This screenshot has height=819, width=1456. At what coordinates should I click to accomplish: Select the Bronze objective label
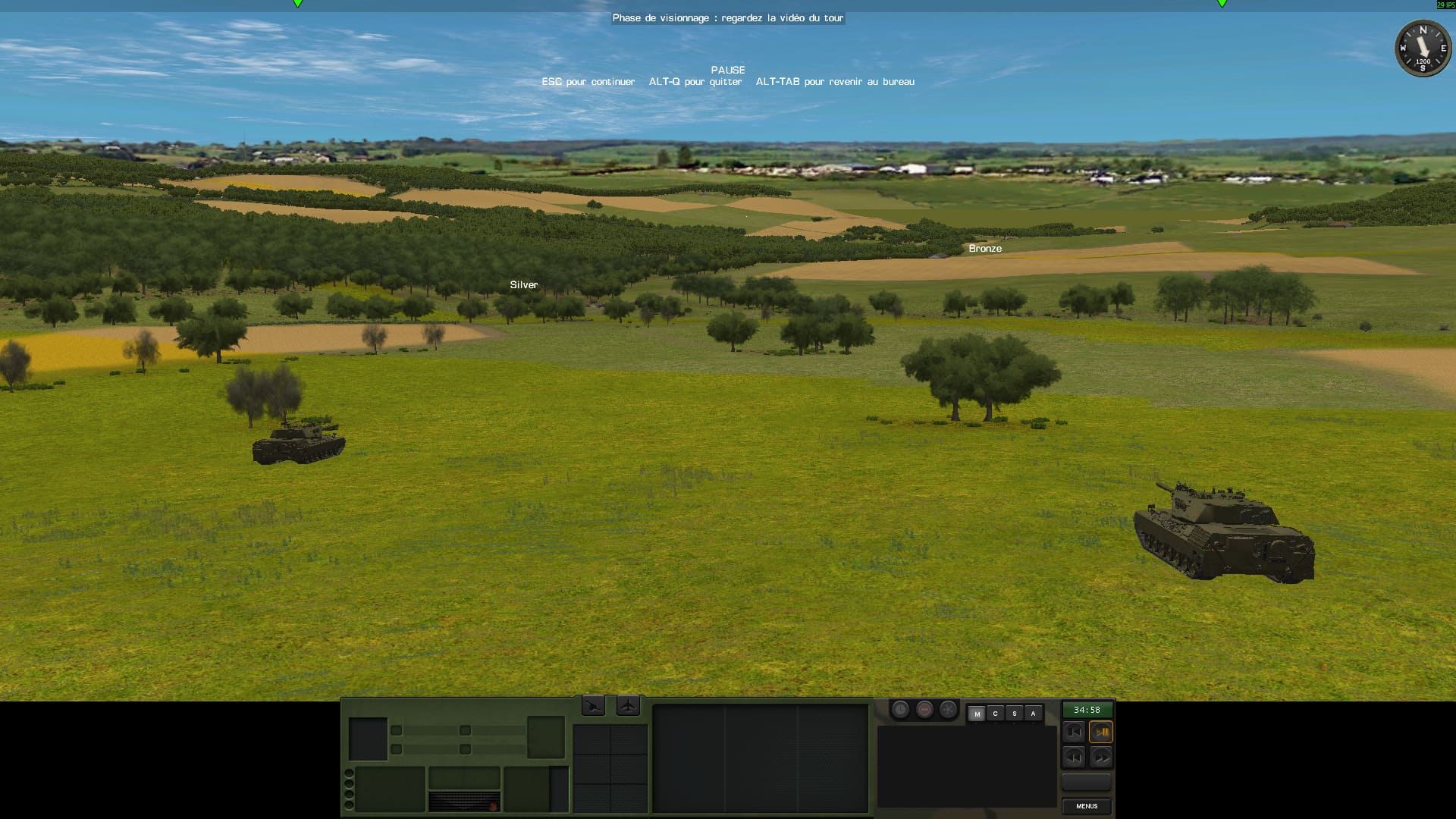pyautogui.click(x=985, y=249)
